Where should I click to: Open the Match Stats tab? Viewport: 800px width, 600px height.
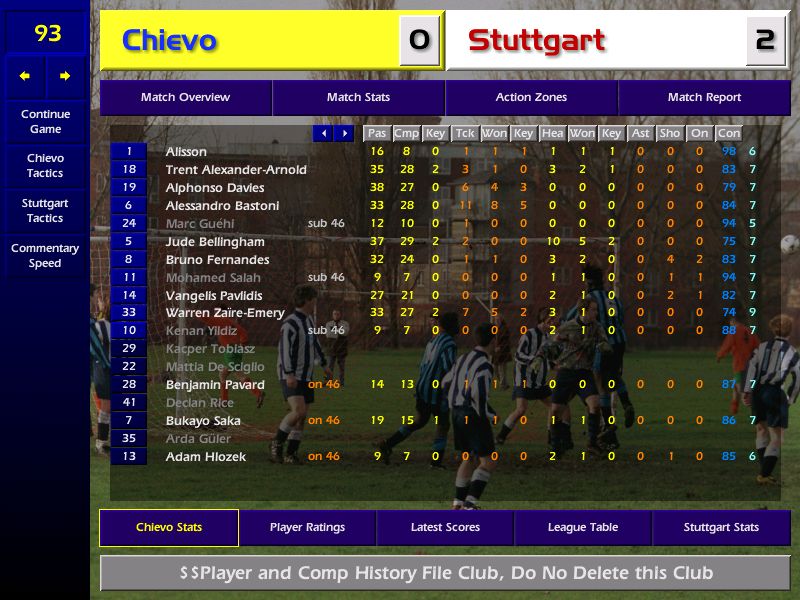point(358,98)
